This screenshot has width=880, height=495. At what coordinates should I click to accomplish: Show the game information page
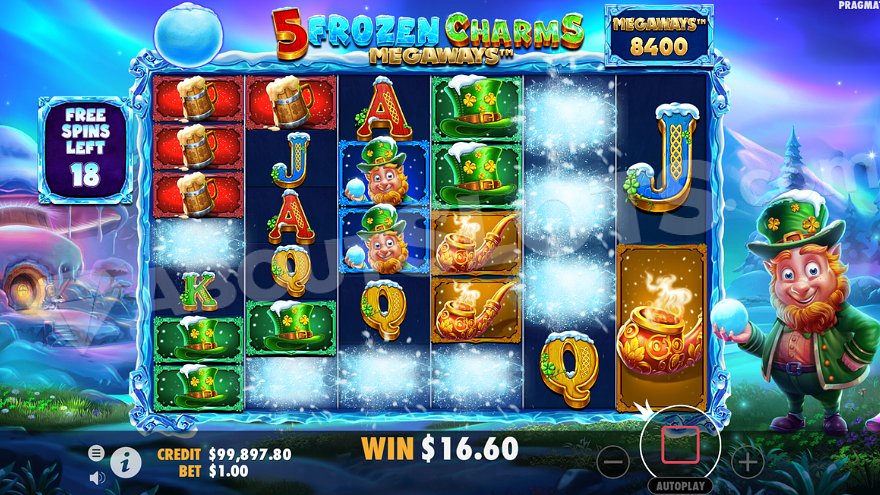point(125,461)
